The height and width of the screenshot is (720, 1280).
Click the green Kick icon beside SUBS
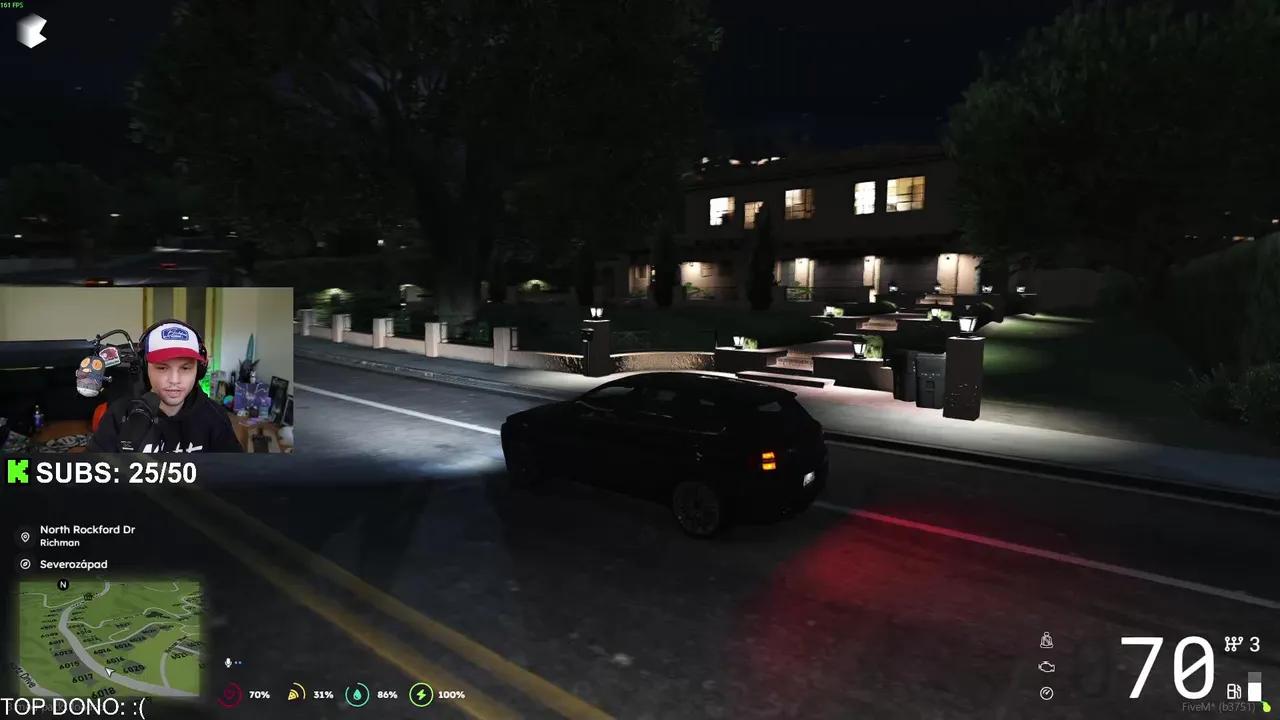(x=17, y=471)
